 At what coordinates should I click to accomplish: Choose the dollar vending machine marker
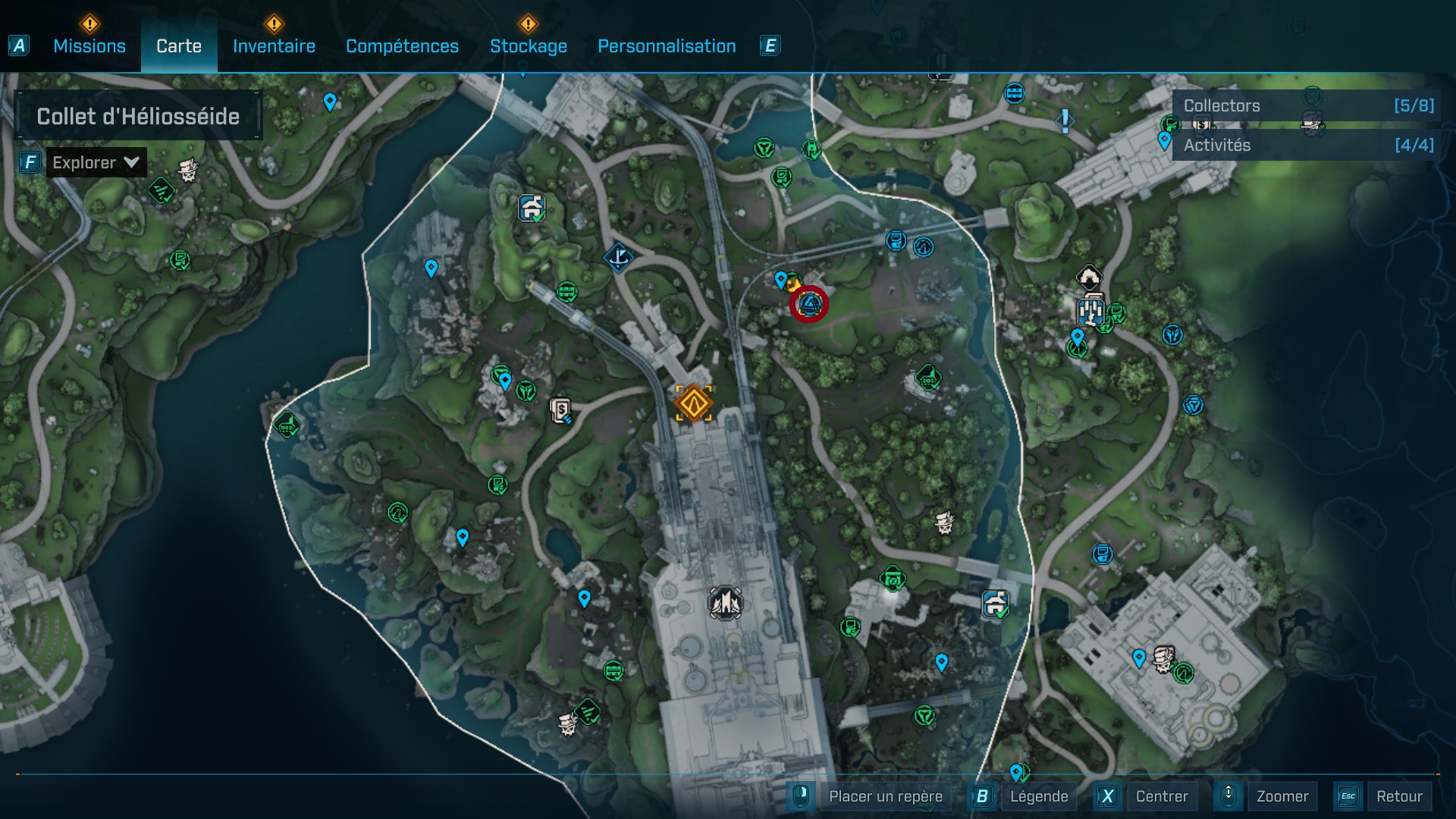click(x=561, y=411)
